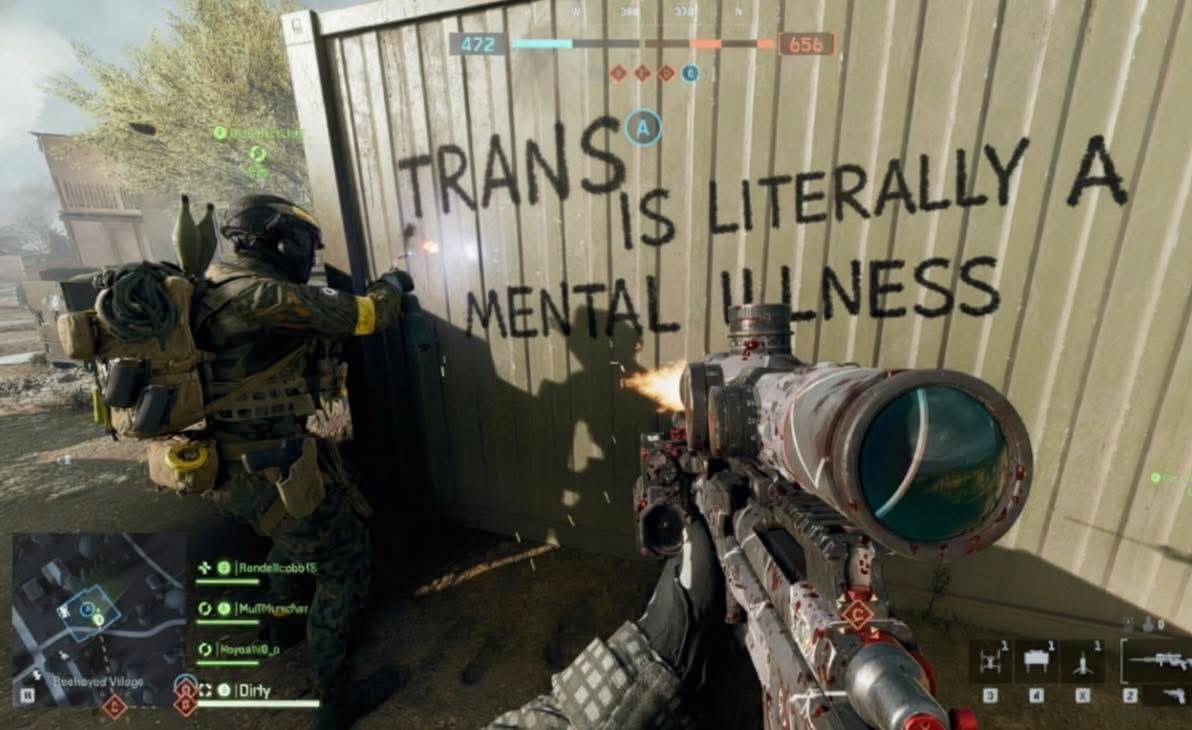Click the blue objective A world marker
1192x730 pixels.
643,127
